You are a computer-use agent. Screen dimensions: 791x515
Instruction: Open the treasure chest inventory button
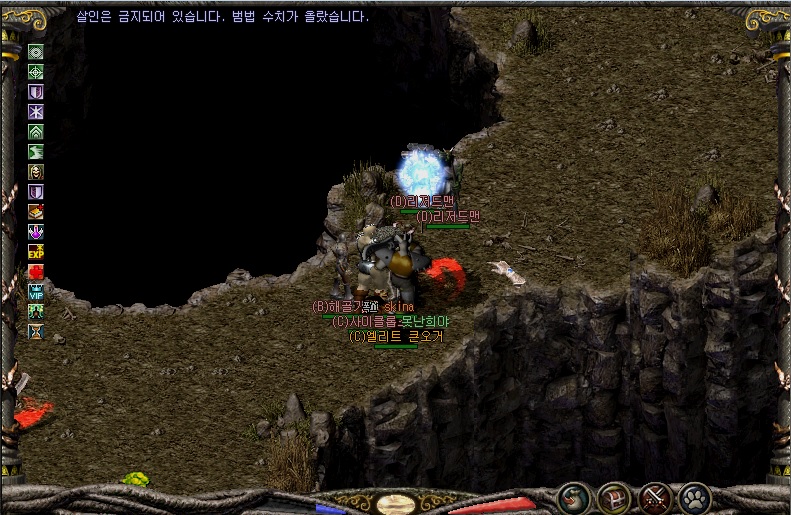click(614, 496)
